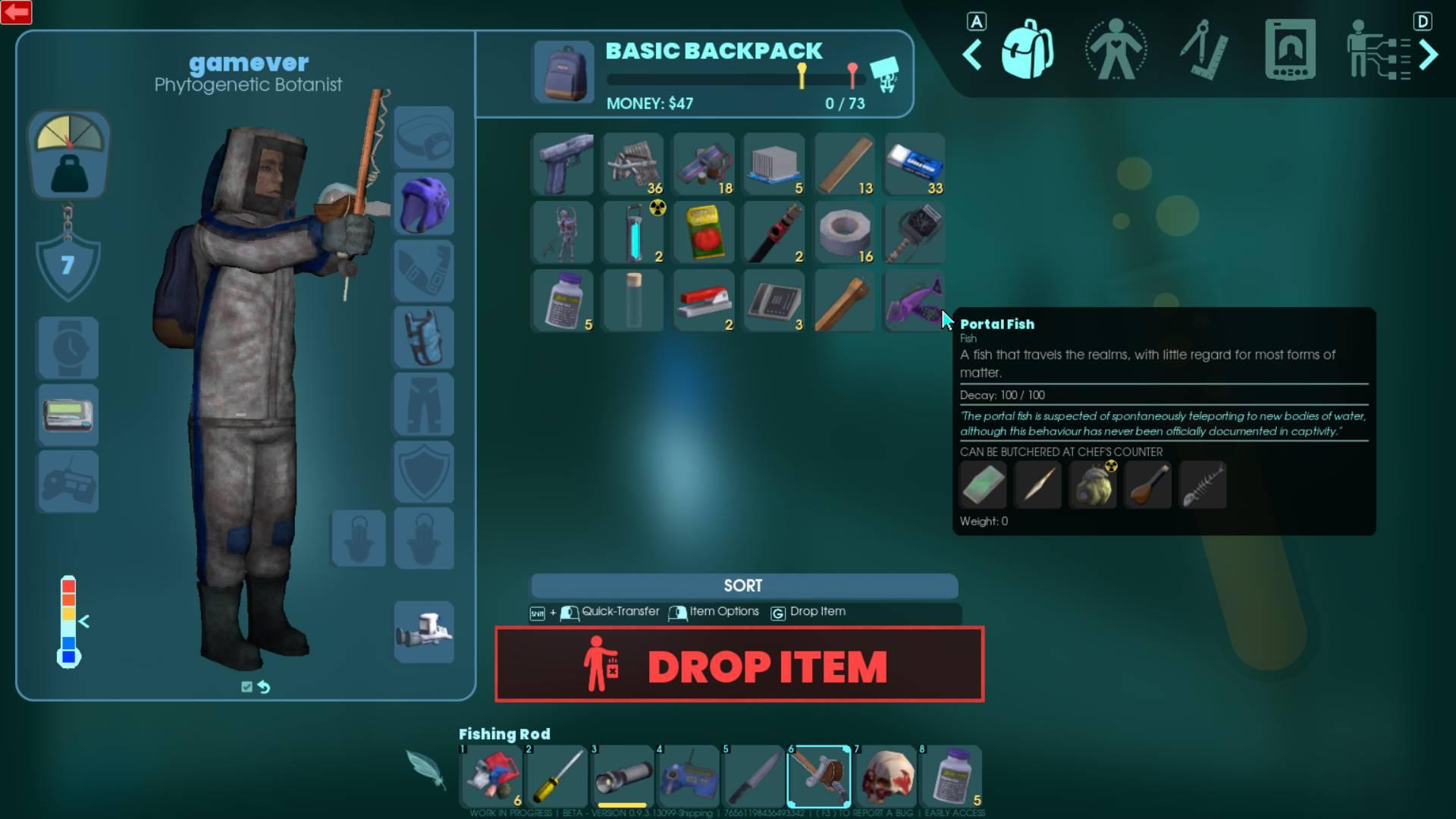Reset the character model rotation arrow

tap(264, 687)
